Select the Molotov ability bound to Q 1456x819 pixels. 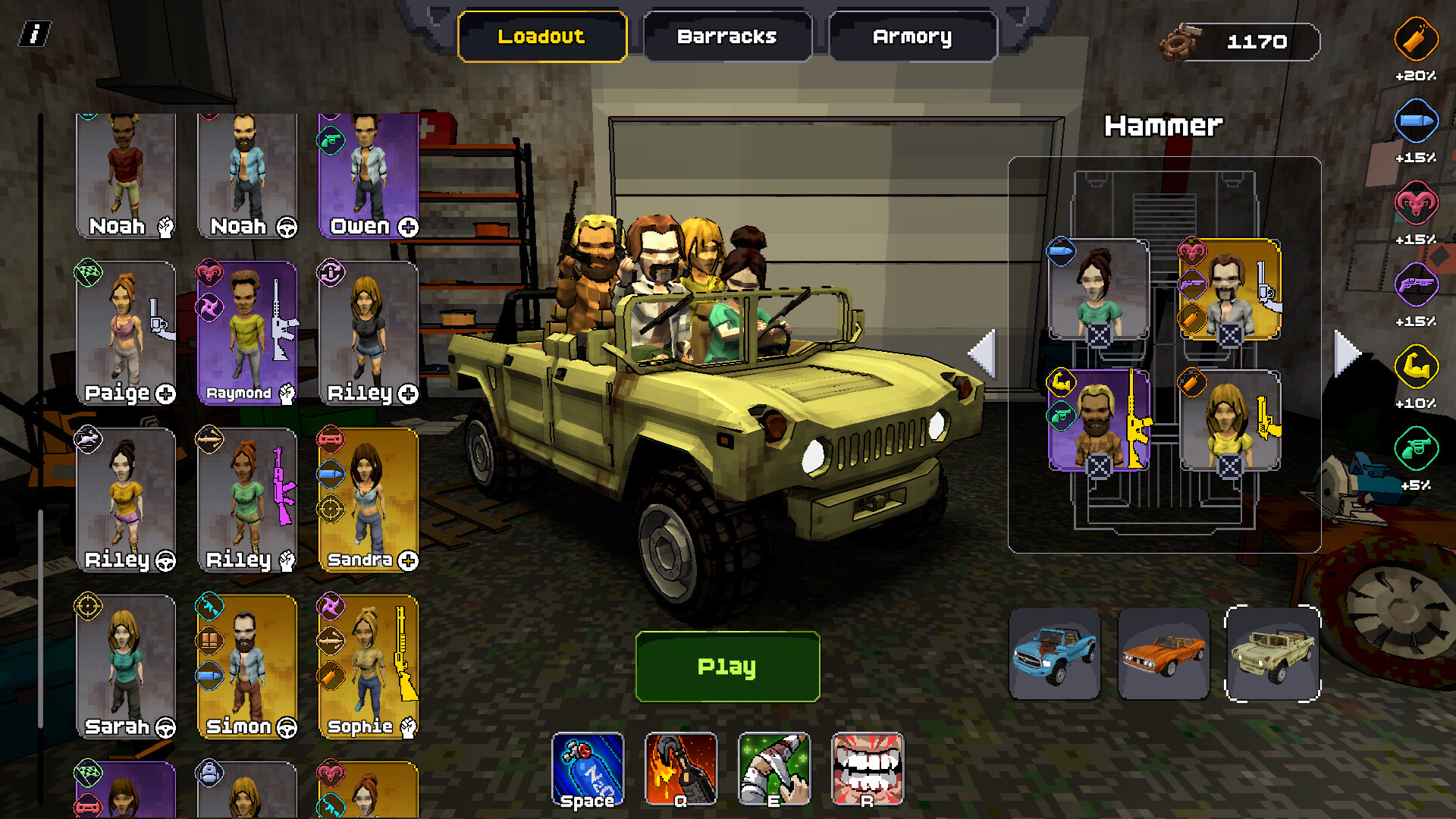pyautogui.click(x=681, y=770)
